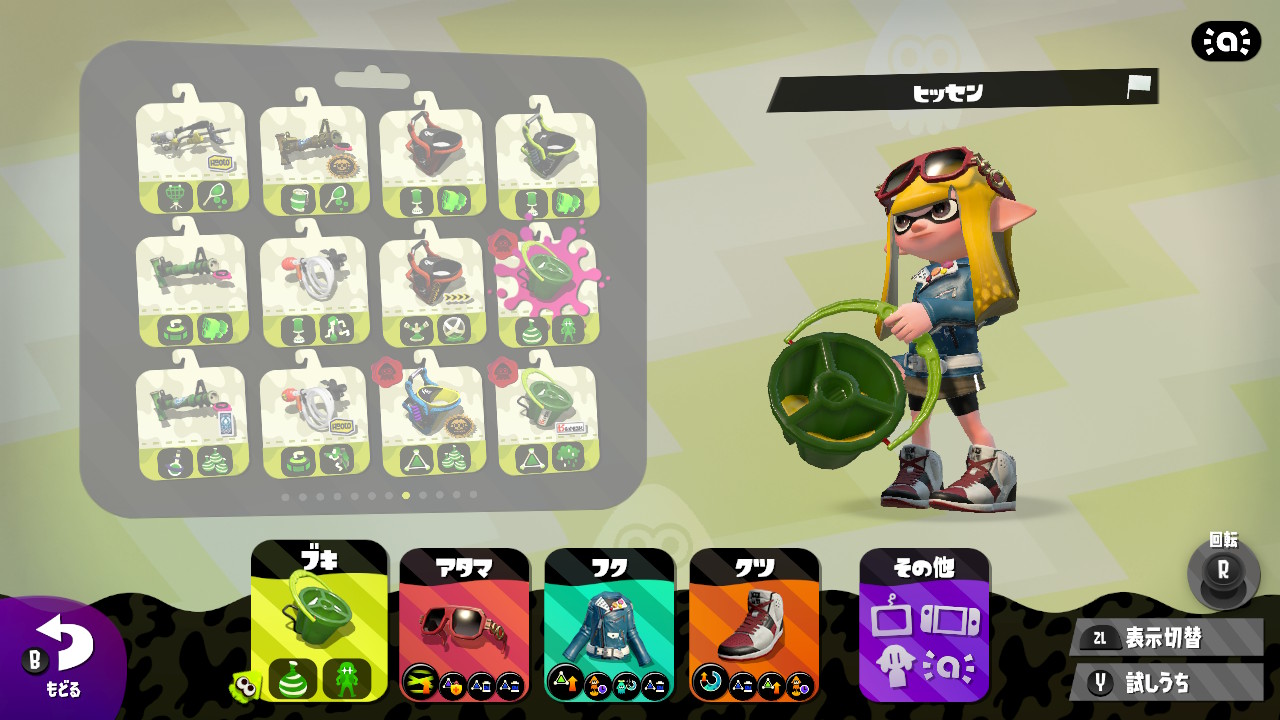The height and width of the screenshot is (720, 1280).
Task: Click the special weapon icon on the ブキ card
Action: tap(347, 678)
